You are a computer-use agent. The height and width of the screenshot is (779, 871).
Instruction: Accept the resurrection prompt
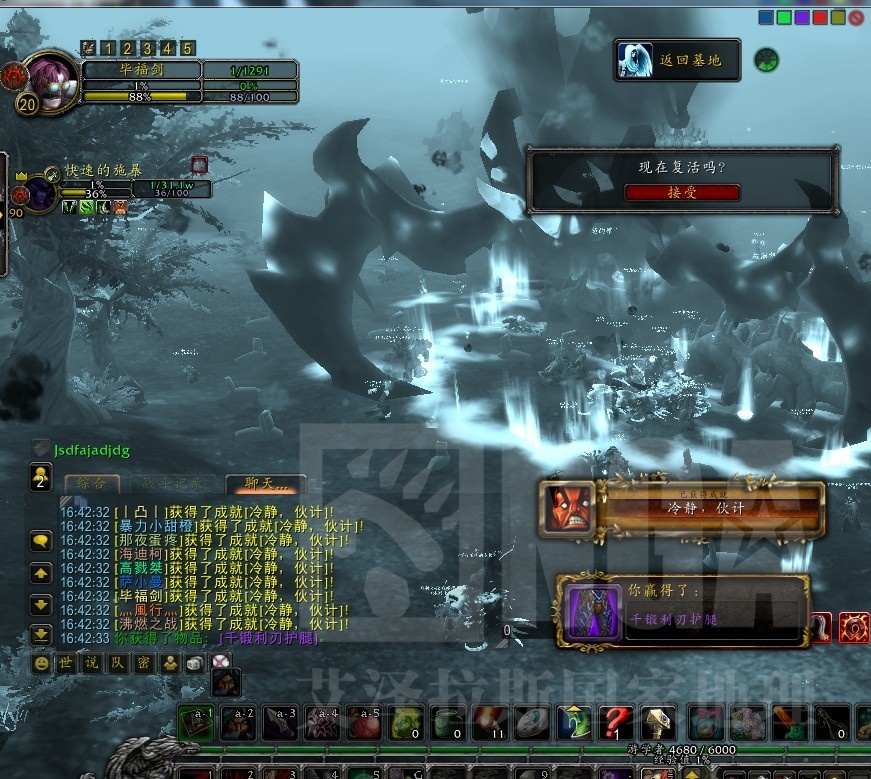tap(682, 193)
